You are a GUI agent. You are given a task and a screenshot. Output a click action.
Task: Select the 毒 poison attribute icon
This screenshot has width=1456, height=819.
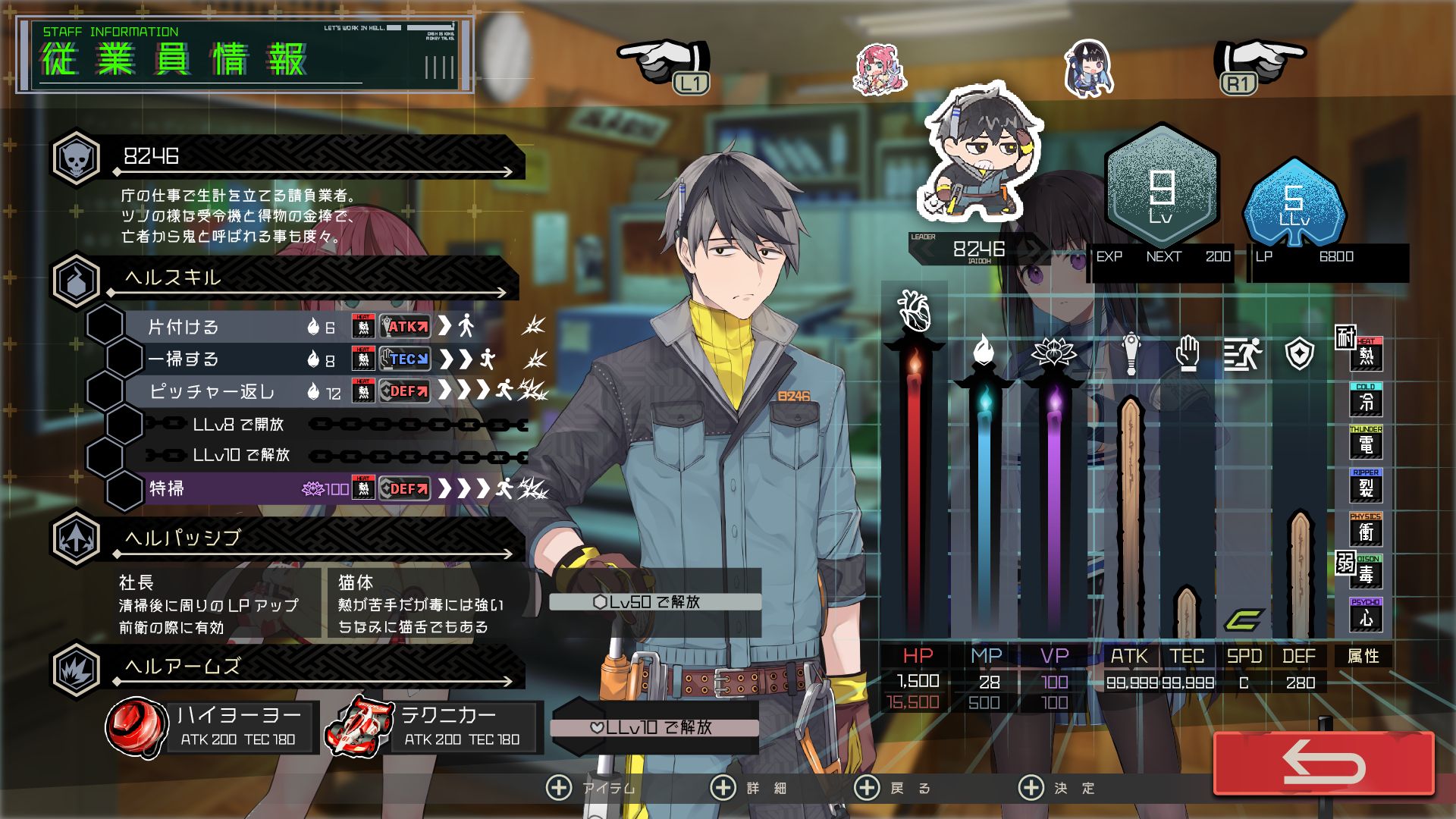point(1366,573)
